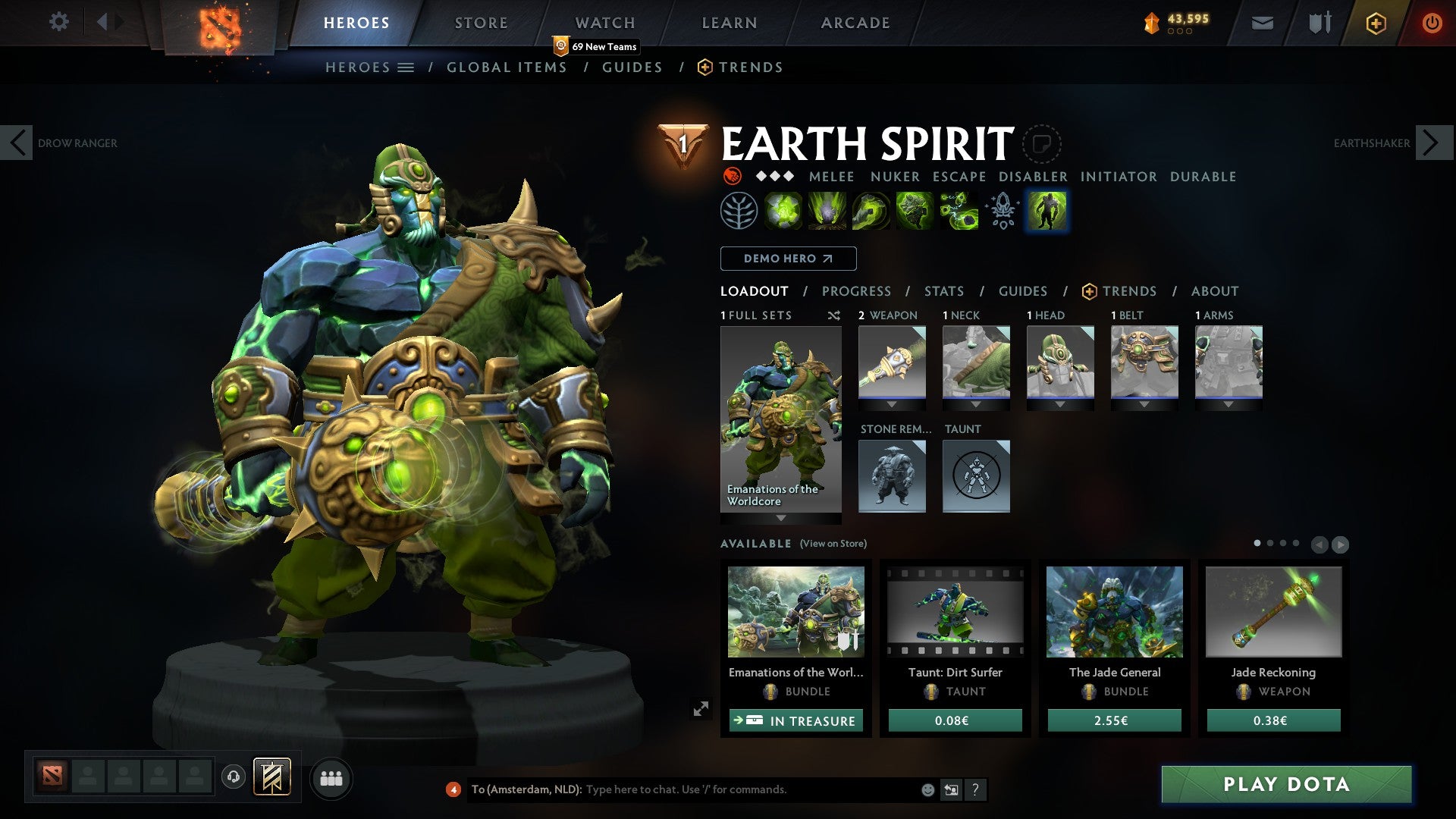Image resolution: width=1456 pixels, height=819 pixels.
Task: Toggle the shuffle icon next to Full Sets
Action: point(834,315)
